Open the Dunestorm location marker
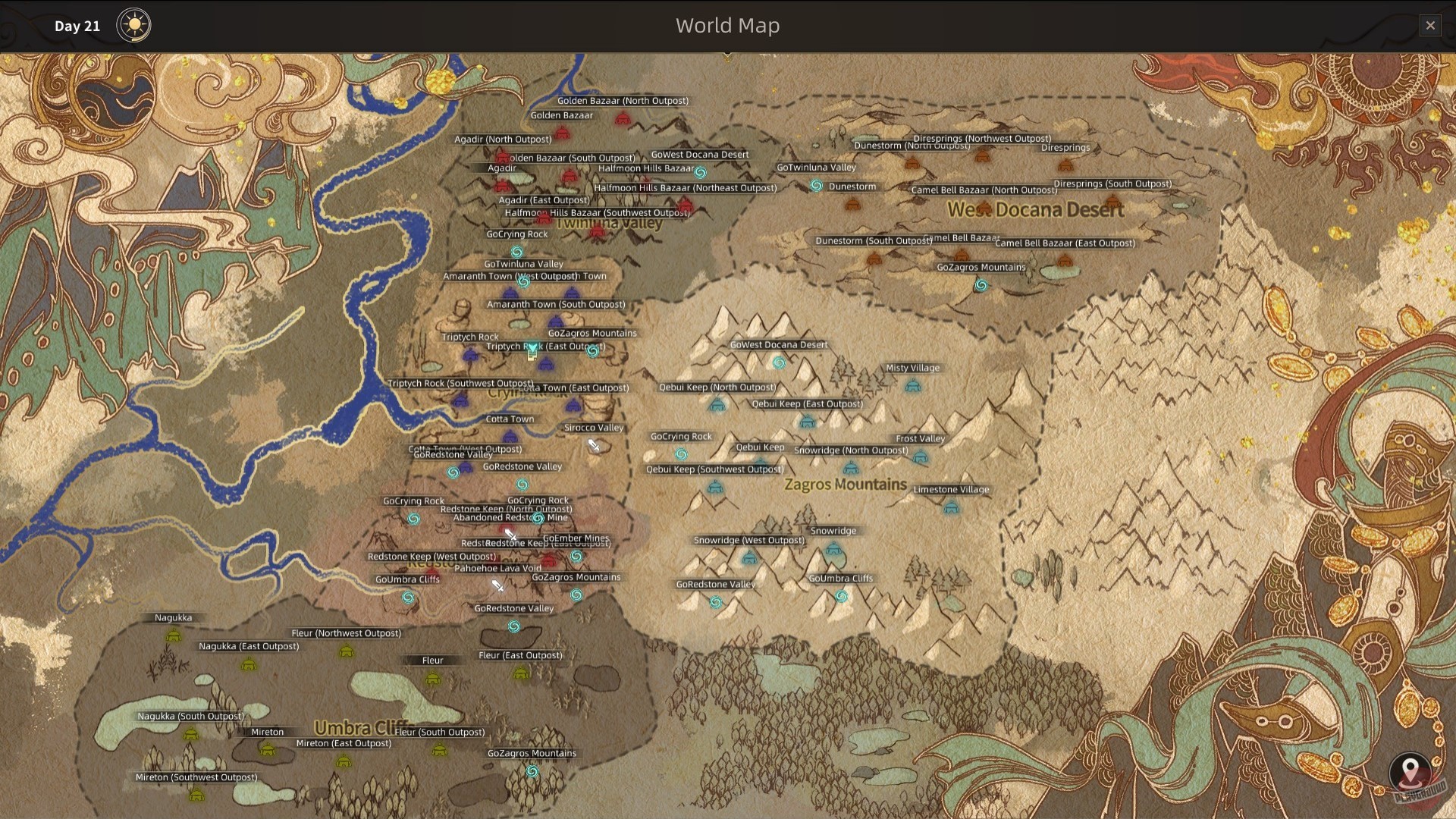Viewport: 1456px width, 819px height. coord(852,206)
